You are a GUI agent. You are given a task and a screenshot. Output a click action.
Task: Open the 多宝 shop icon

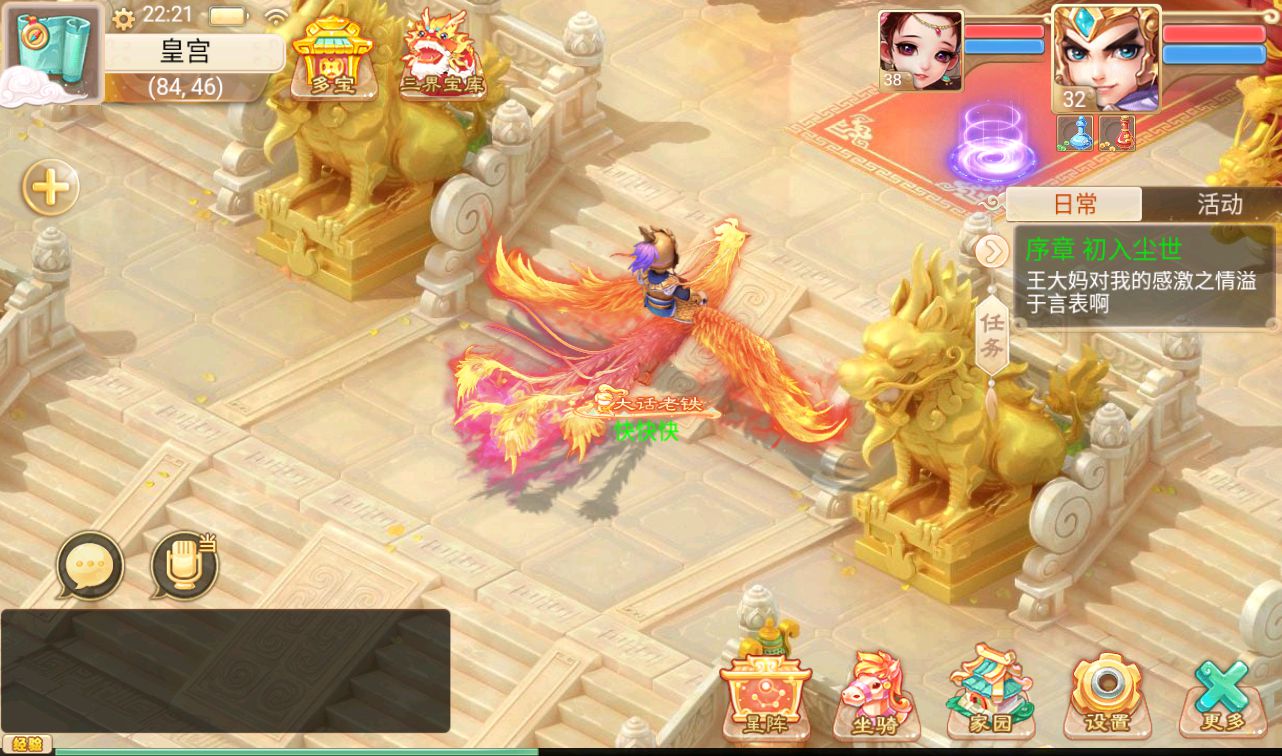pos(333,57)
